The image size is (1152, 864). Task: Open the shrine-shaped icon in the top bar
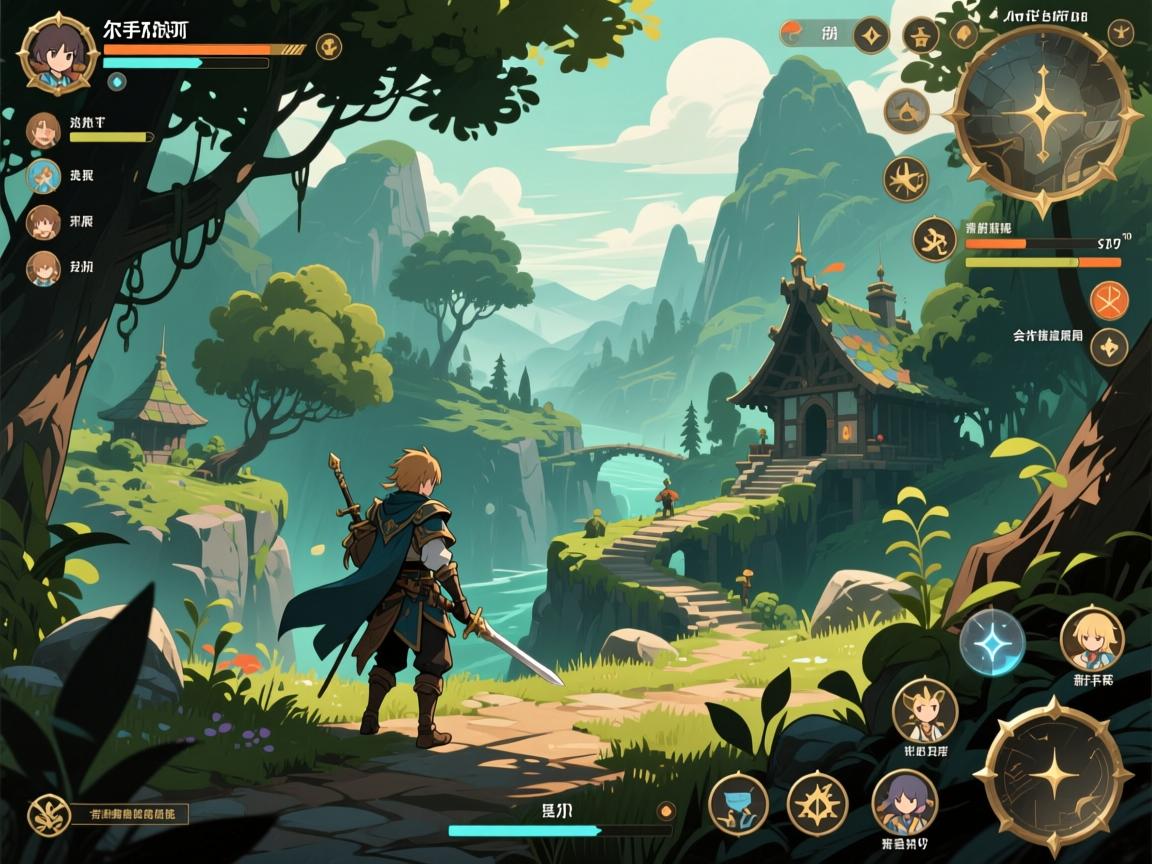coord(920,36)
